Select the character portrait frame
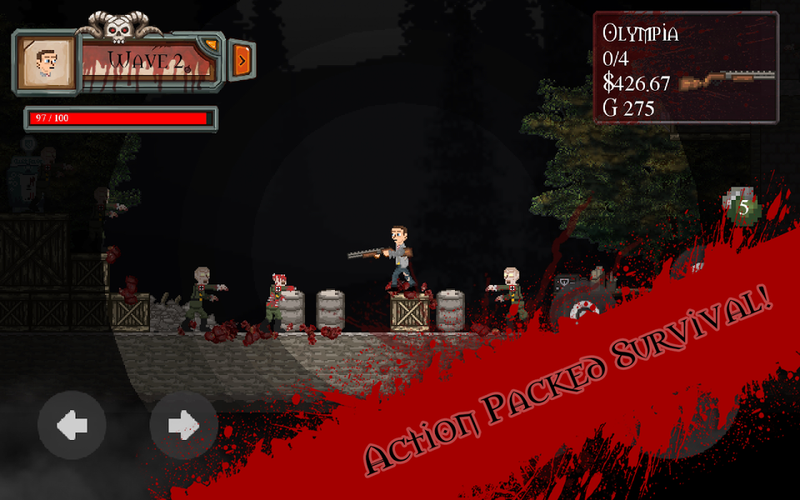 [46, 64]
